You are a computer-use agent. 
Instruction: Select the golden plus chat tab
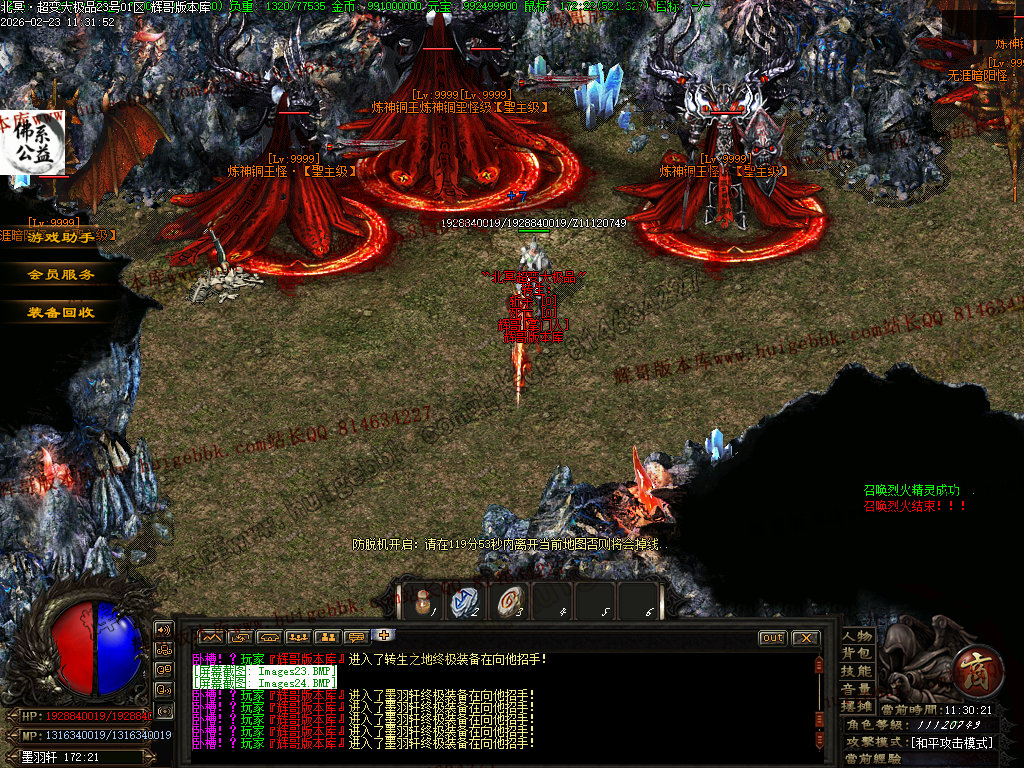(384, 635)
